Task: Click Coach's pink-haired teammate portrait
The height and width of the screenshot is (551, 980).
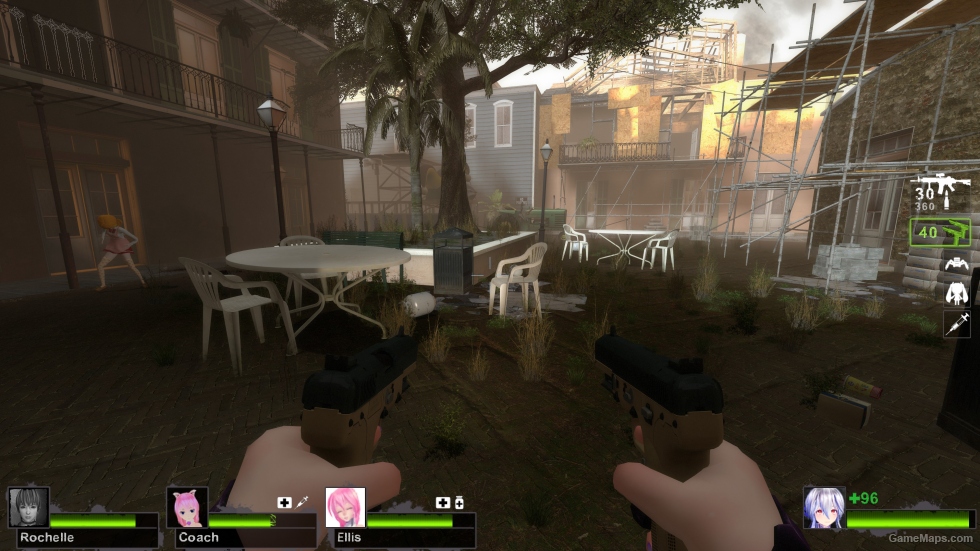Action: click(x=187, y=507)
